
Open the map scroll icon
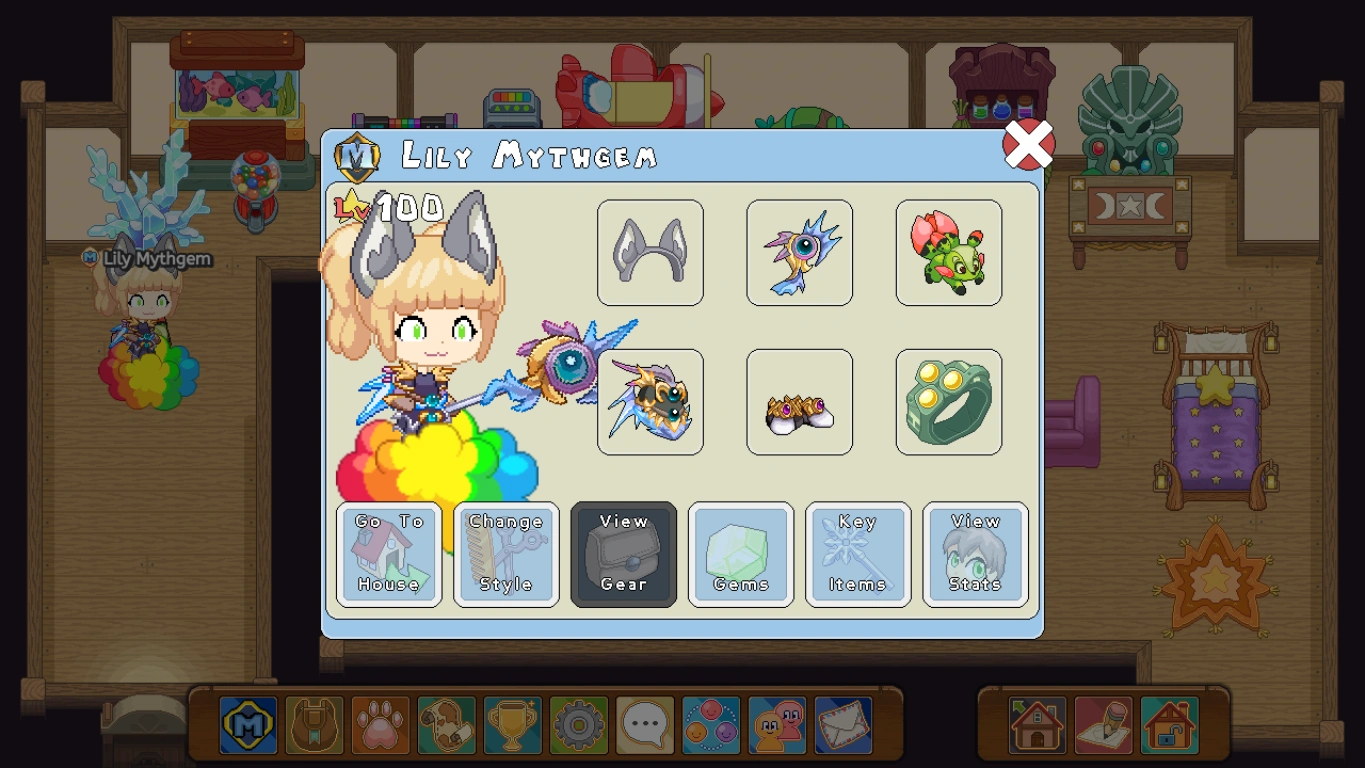[x=445, y=725]
